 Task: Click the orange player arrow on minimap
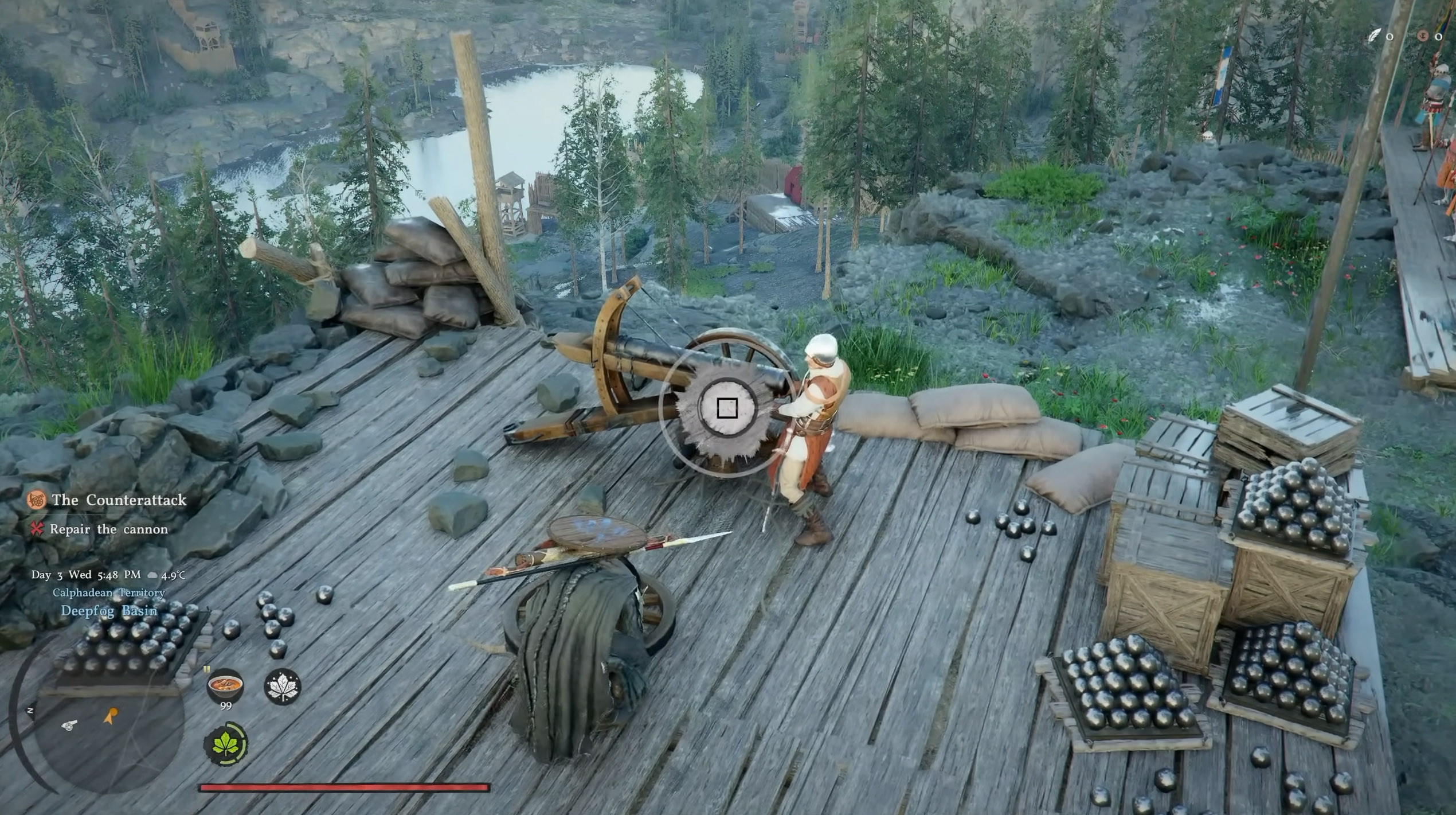(x=110, y=715)
